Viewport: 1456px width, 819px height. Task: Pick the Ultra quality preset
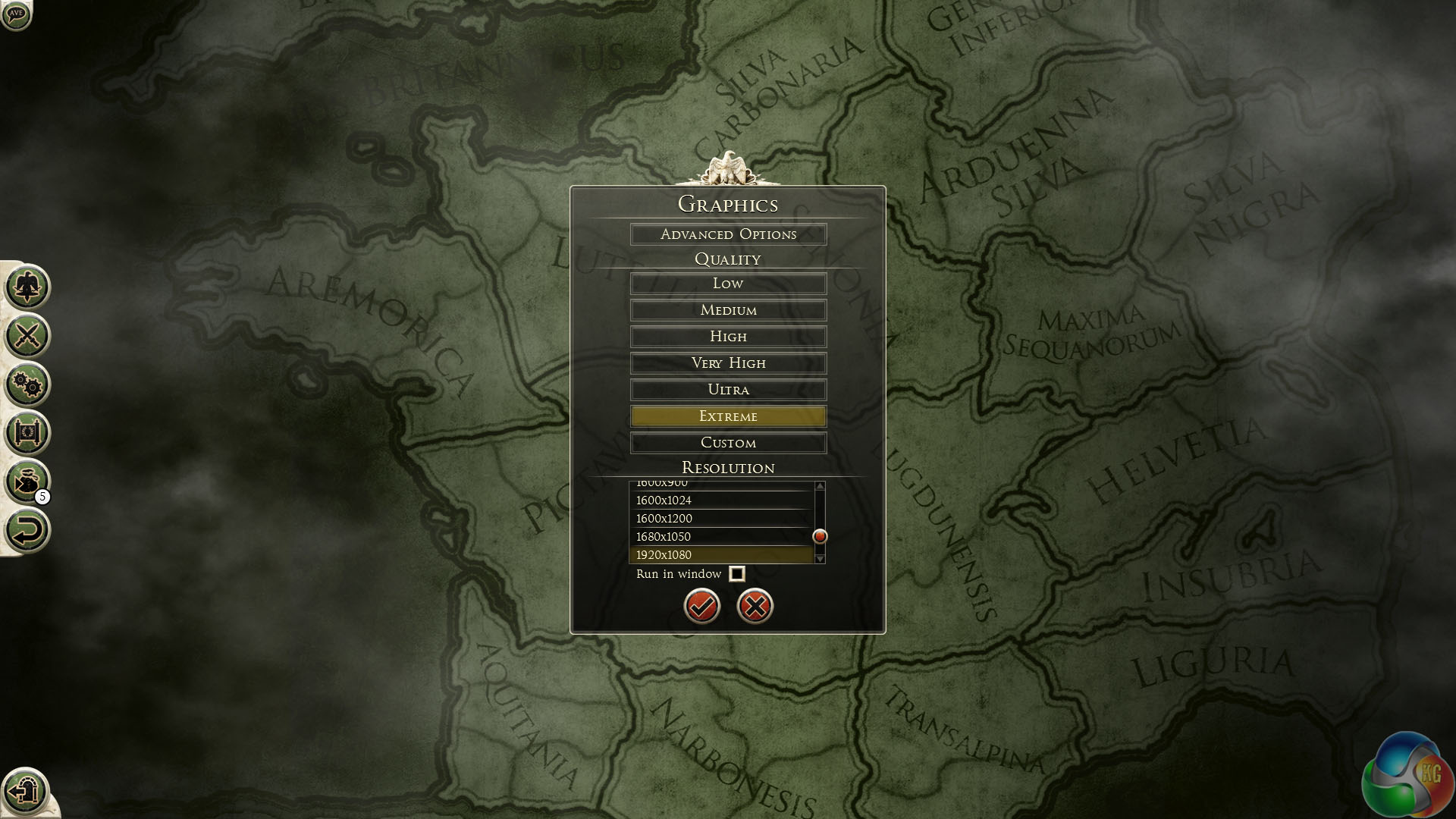point(728,390)
